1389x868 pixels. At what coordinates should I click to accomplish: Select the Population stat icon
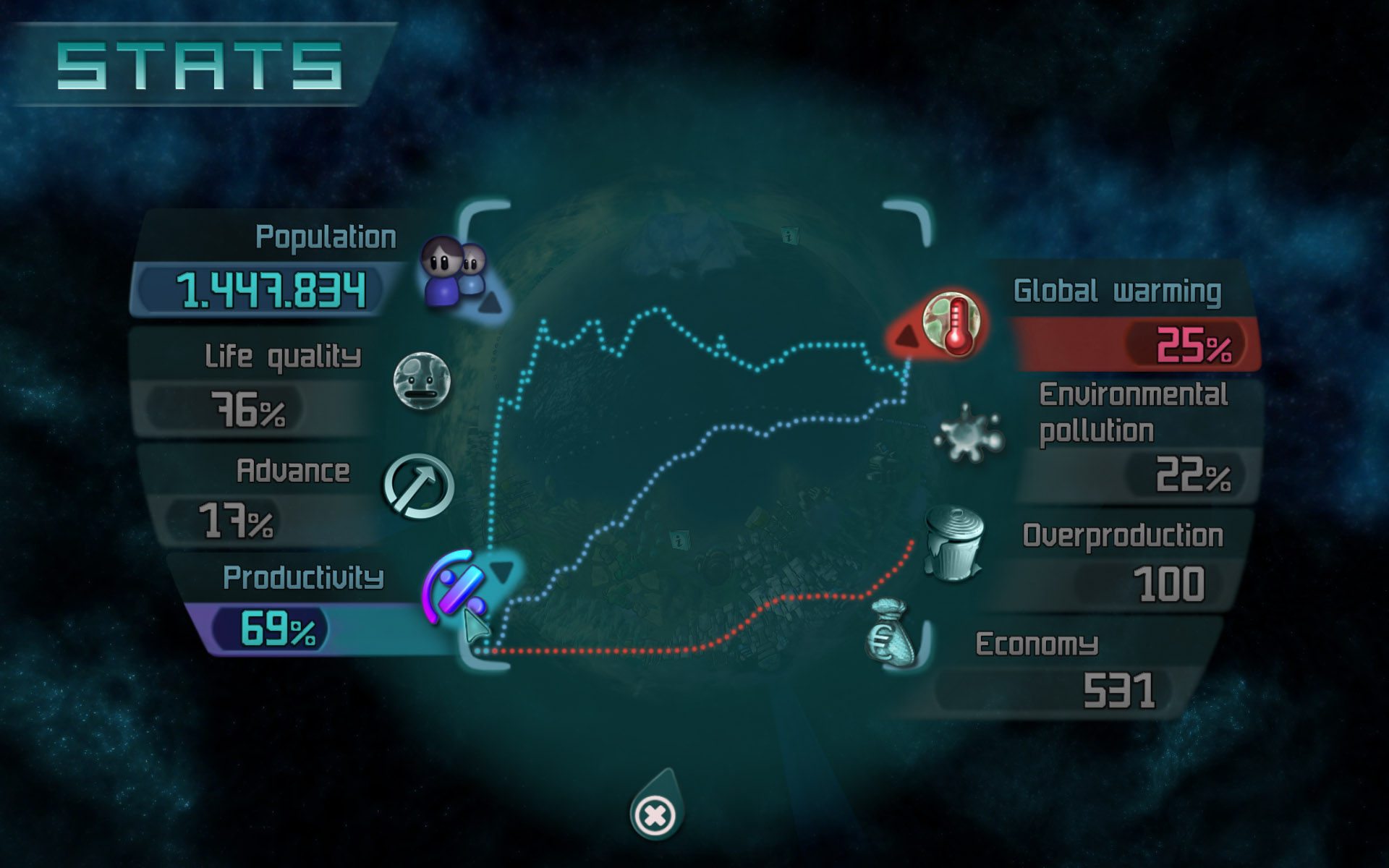pyautogui.click(x=454, y=273)
